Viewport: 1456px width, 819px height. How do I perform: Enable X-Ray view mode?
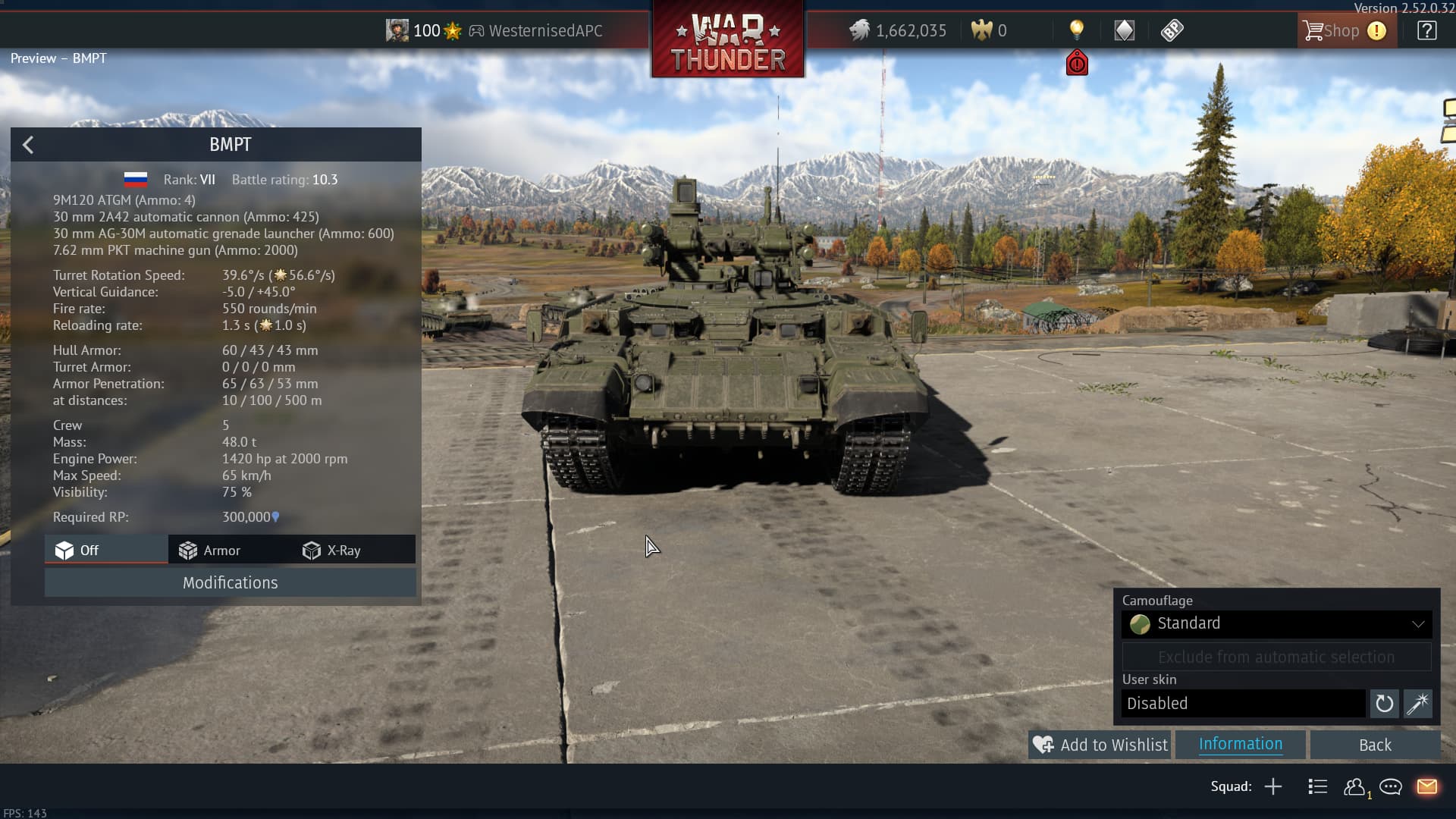click(x=331, y=551)
